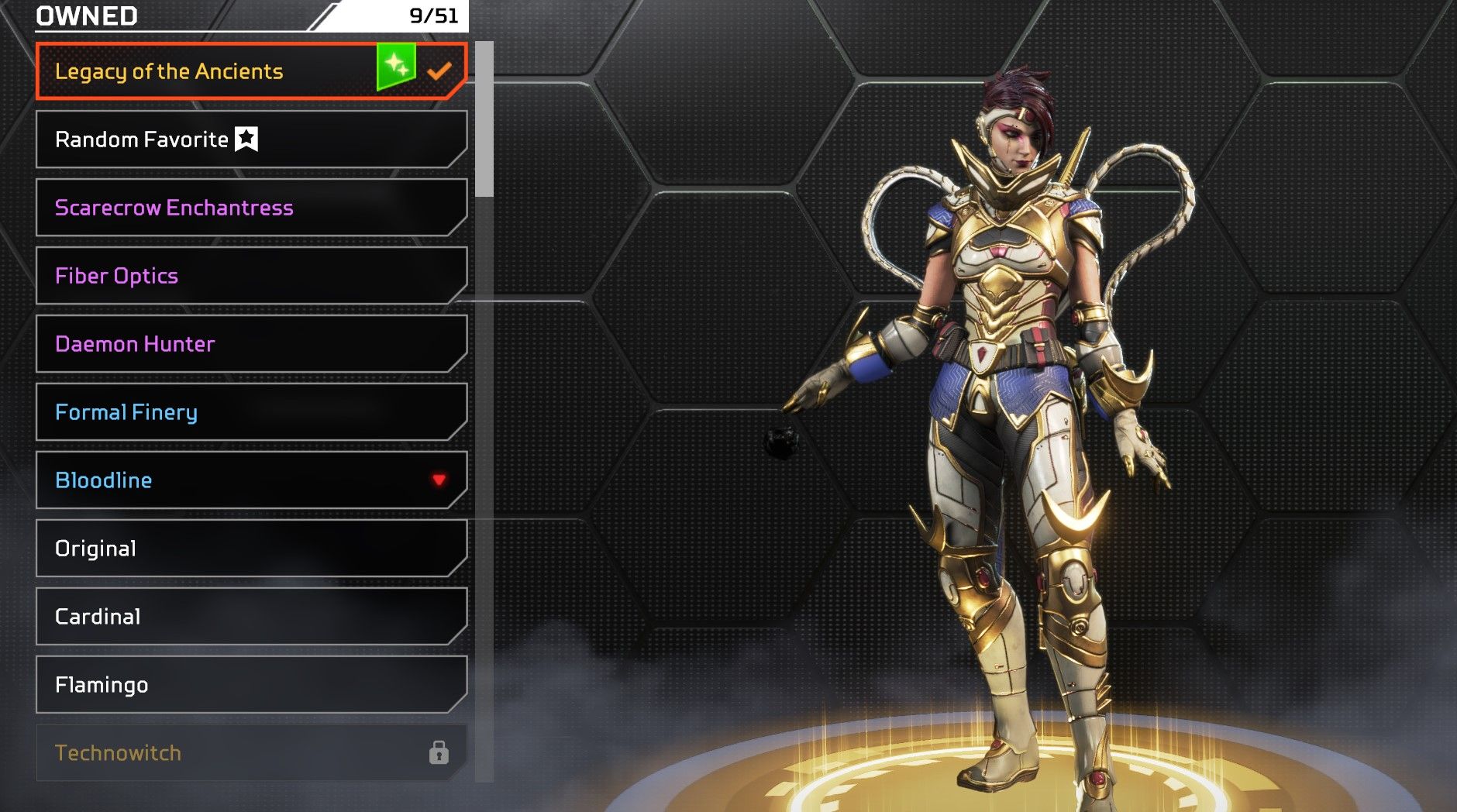Click the skin list scrollbar
Image resolution: width=1457 pixels, height=812 pixels.
click(x=484, y=120)
